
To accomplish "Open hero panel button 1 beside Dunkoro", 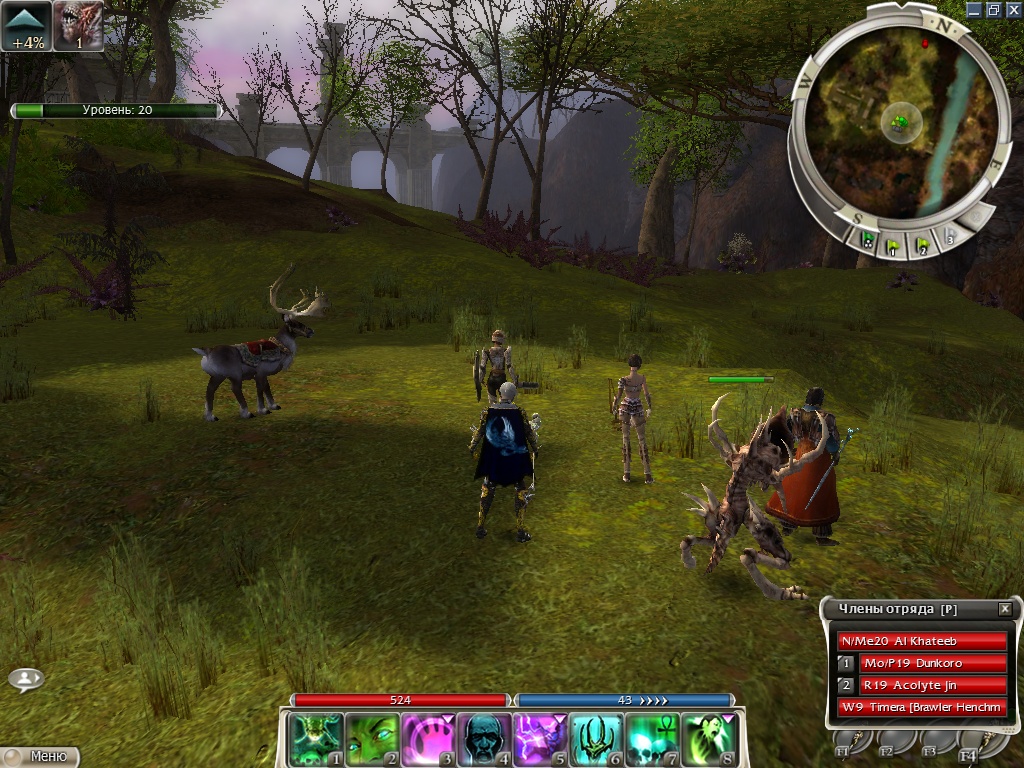I will click(x=846, y=663).
